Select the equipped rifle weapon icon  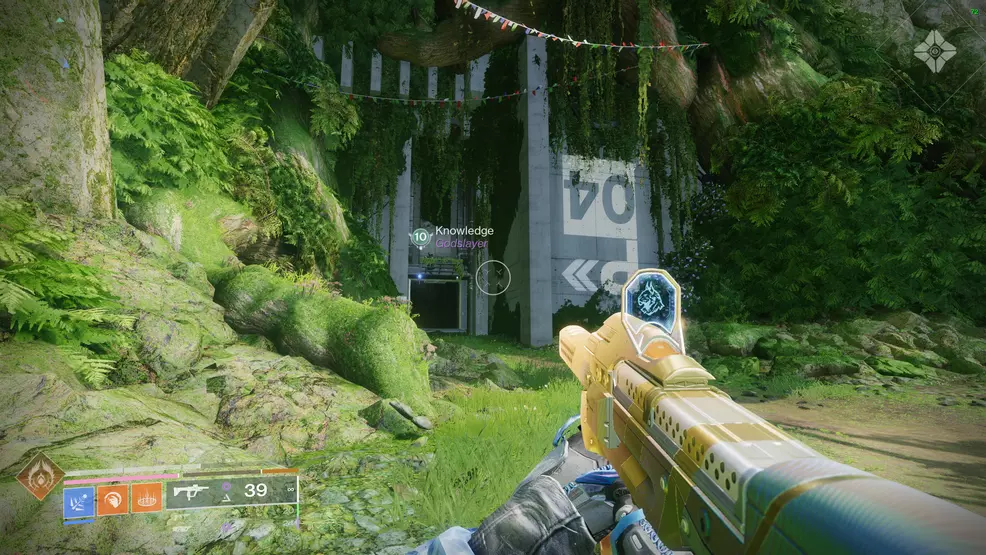191,491
